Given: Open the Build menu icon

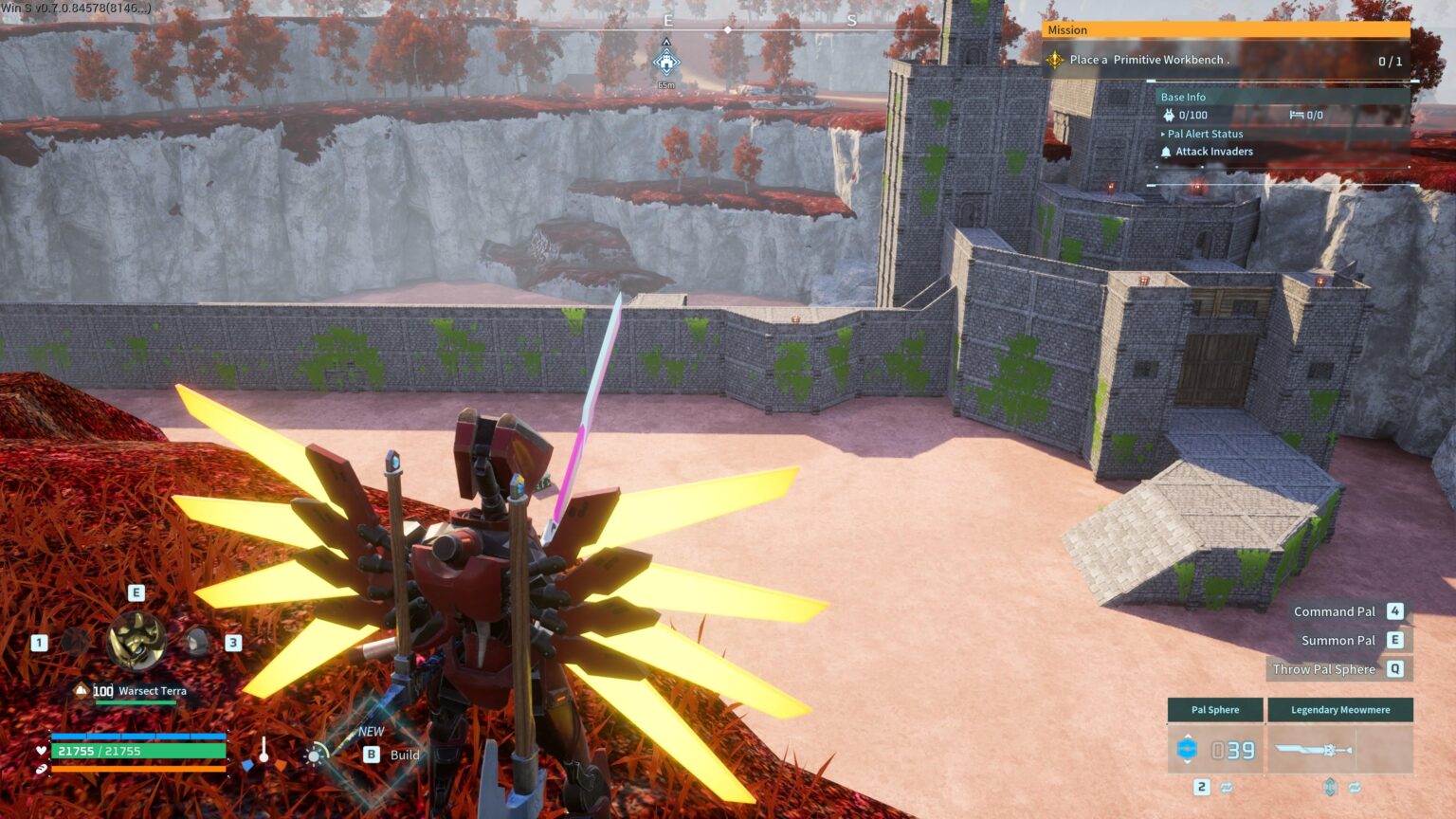Looking at the screenshot, I should pyautogui.click(x=315, y=755).
